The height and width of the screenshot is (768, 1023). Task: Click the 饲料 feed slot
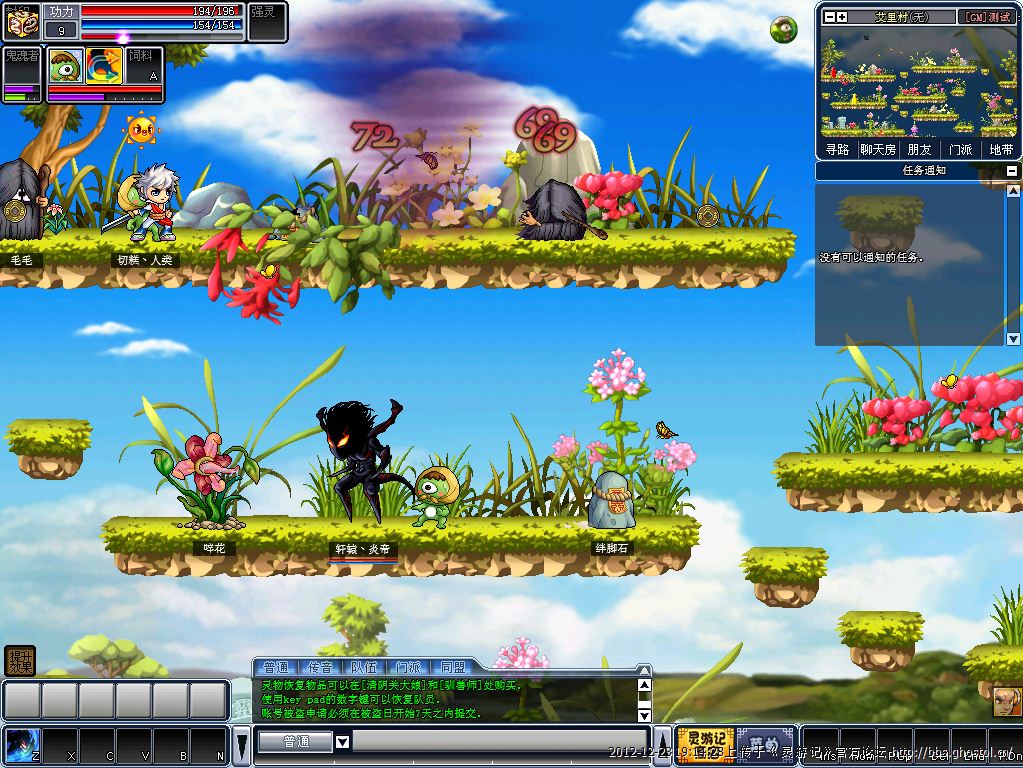[x=142, y=64]
